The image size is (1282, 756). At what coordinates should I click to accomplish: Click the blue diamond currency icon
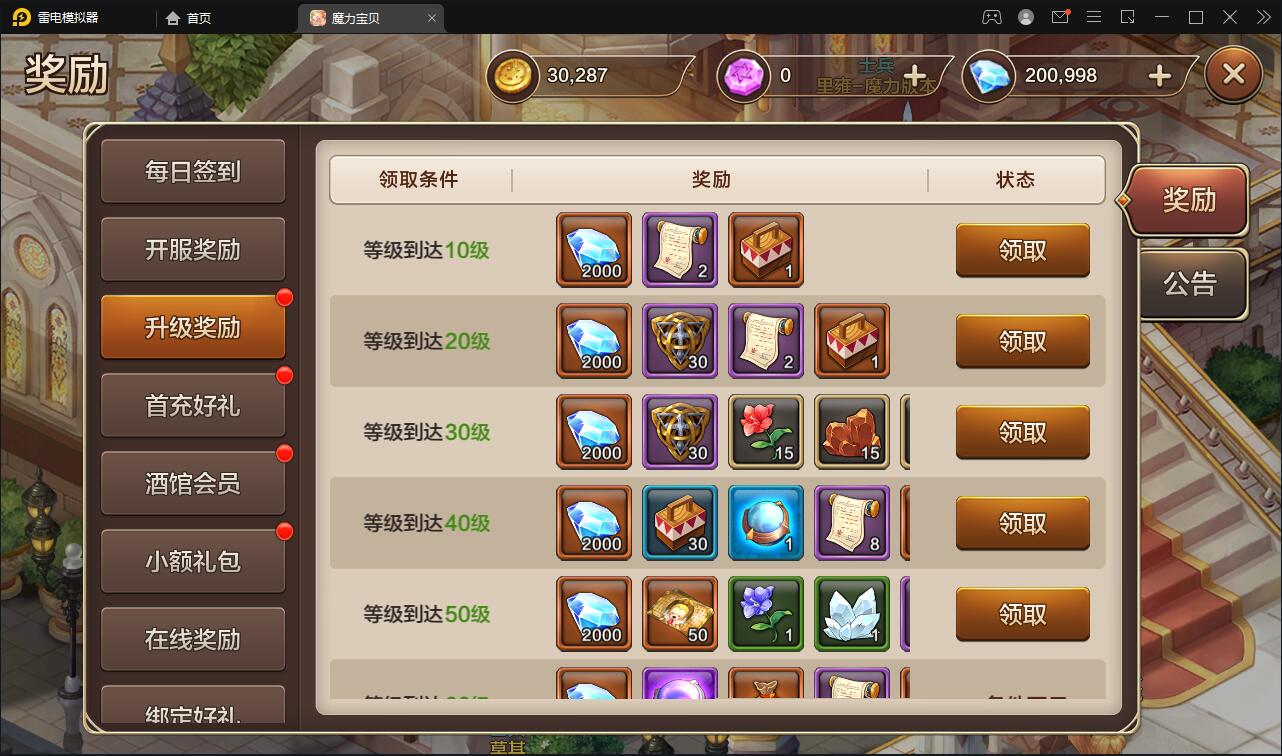989,75
